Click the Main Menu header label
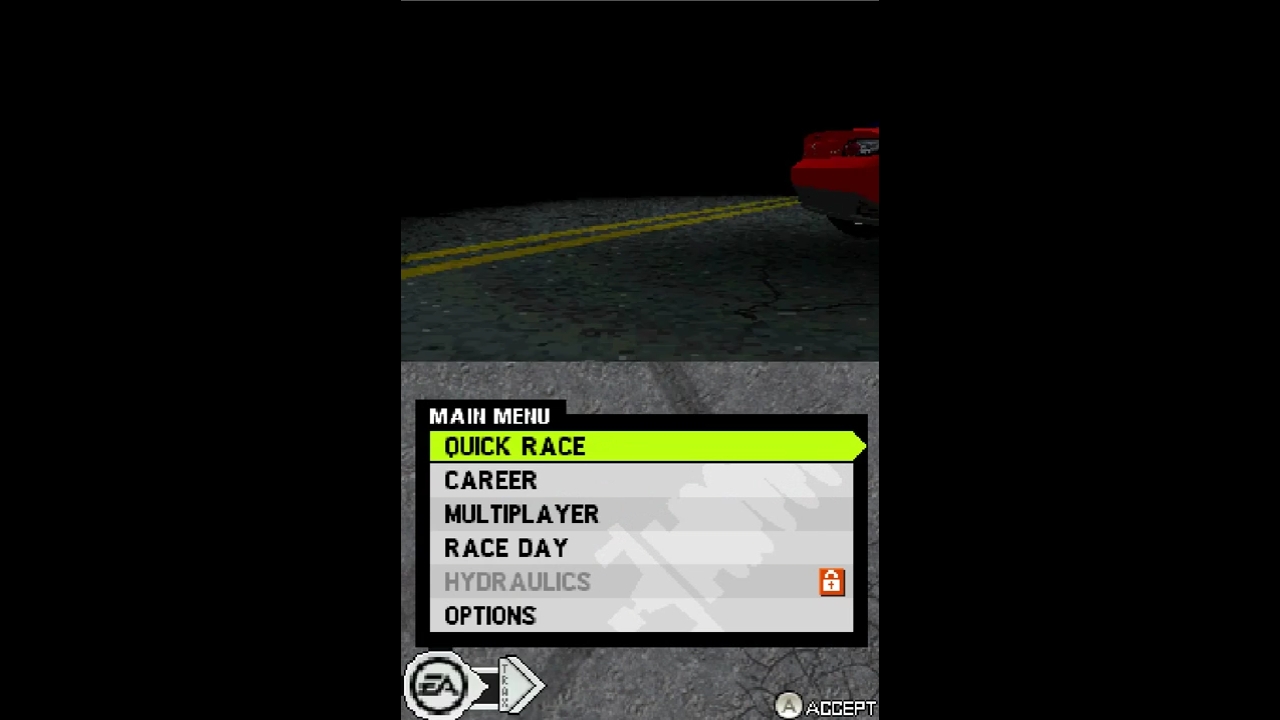Viewport: 1280px width, 720px height. click(490, 416)
